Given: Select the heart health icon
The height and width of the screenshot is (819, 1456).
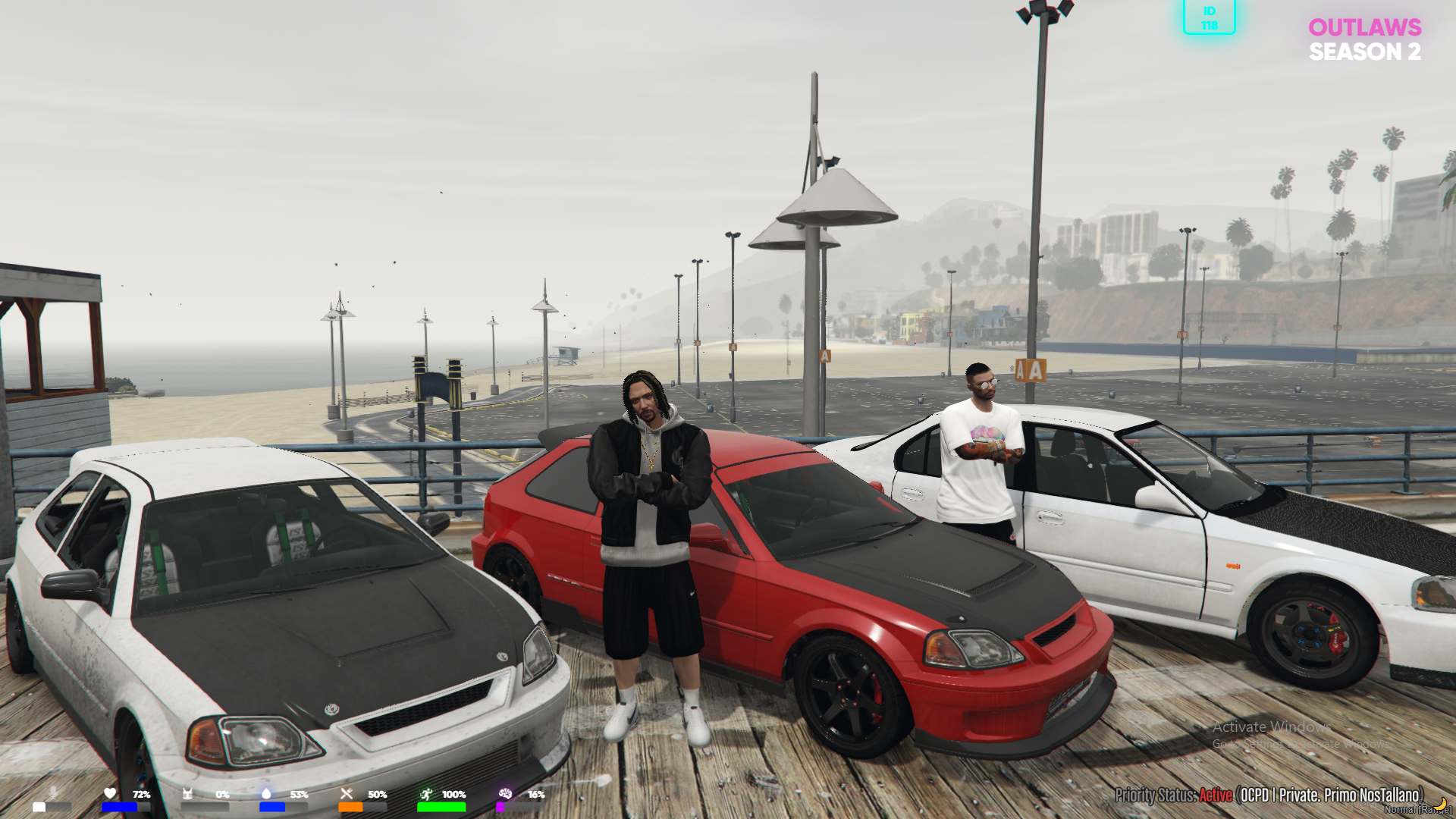Looking at the screenshot, I should (x=111, y=793).
